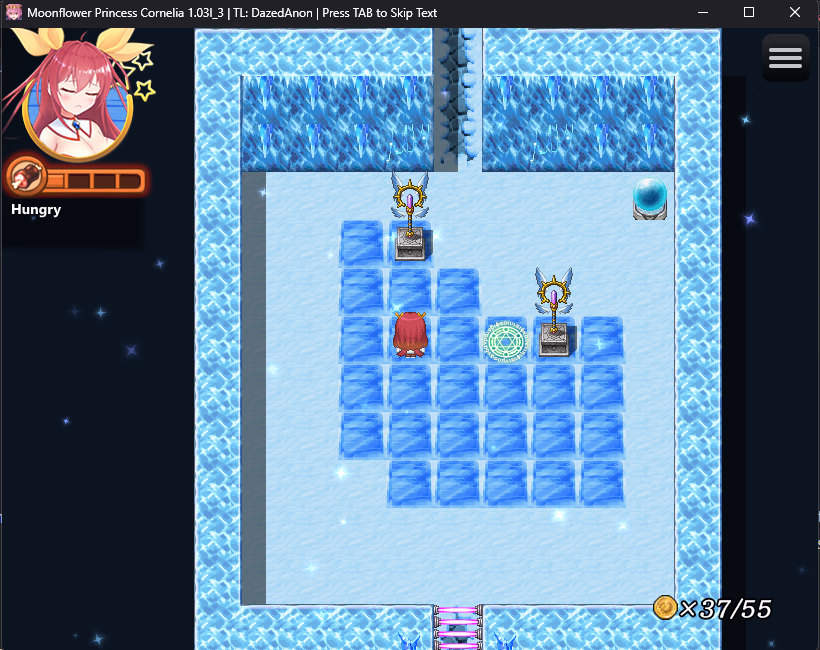Minimize the game window
The height and width of the screenshot is (650, 820).
click(704, 13)
